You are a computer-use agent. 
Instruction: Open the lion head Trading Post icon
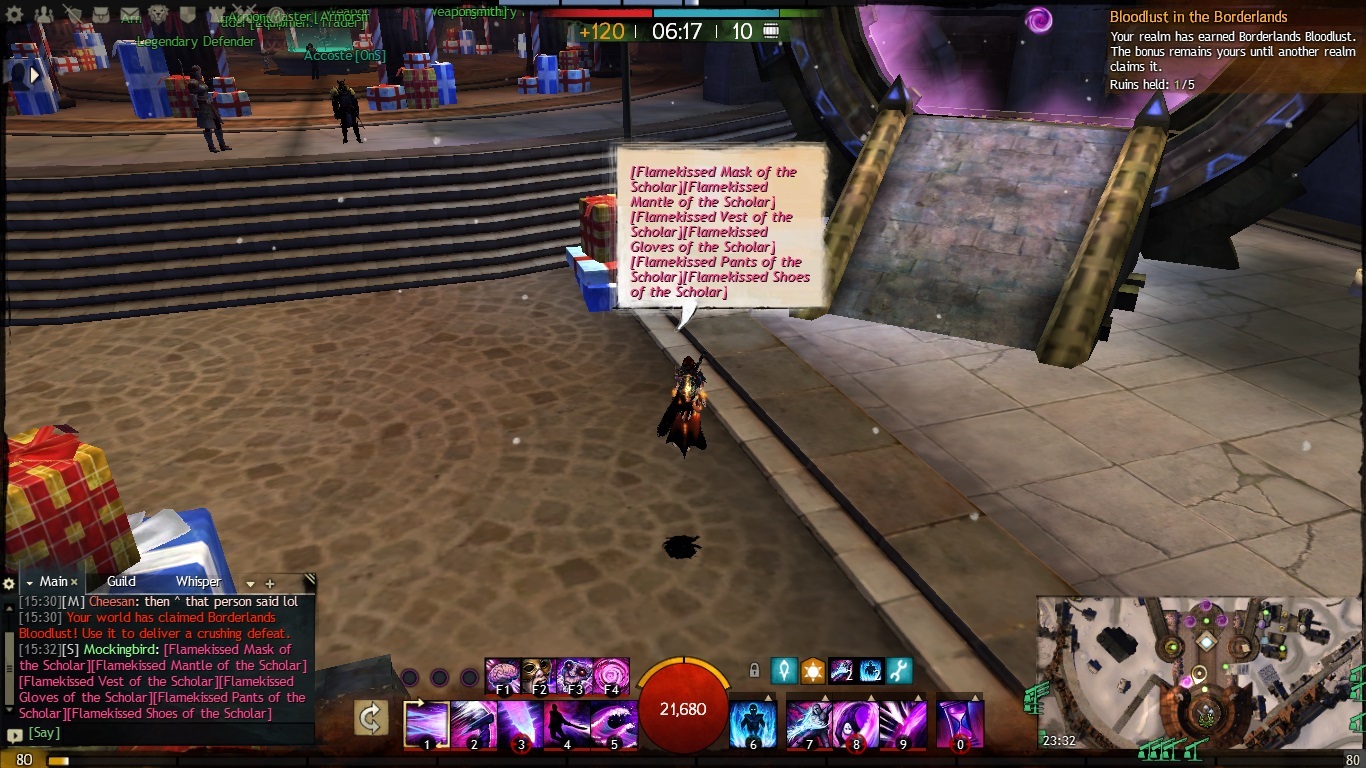tap(158, 14)
